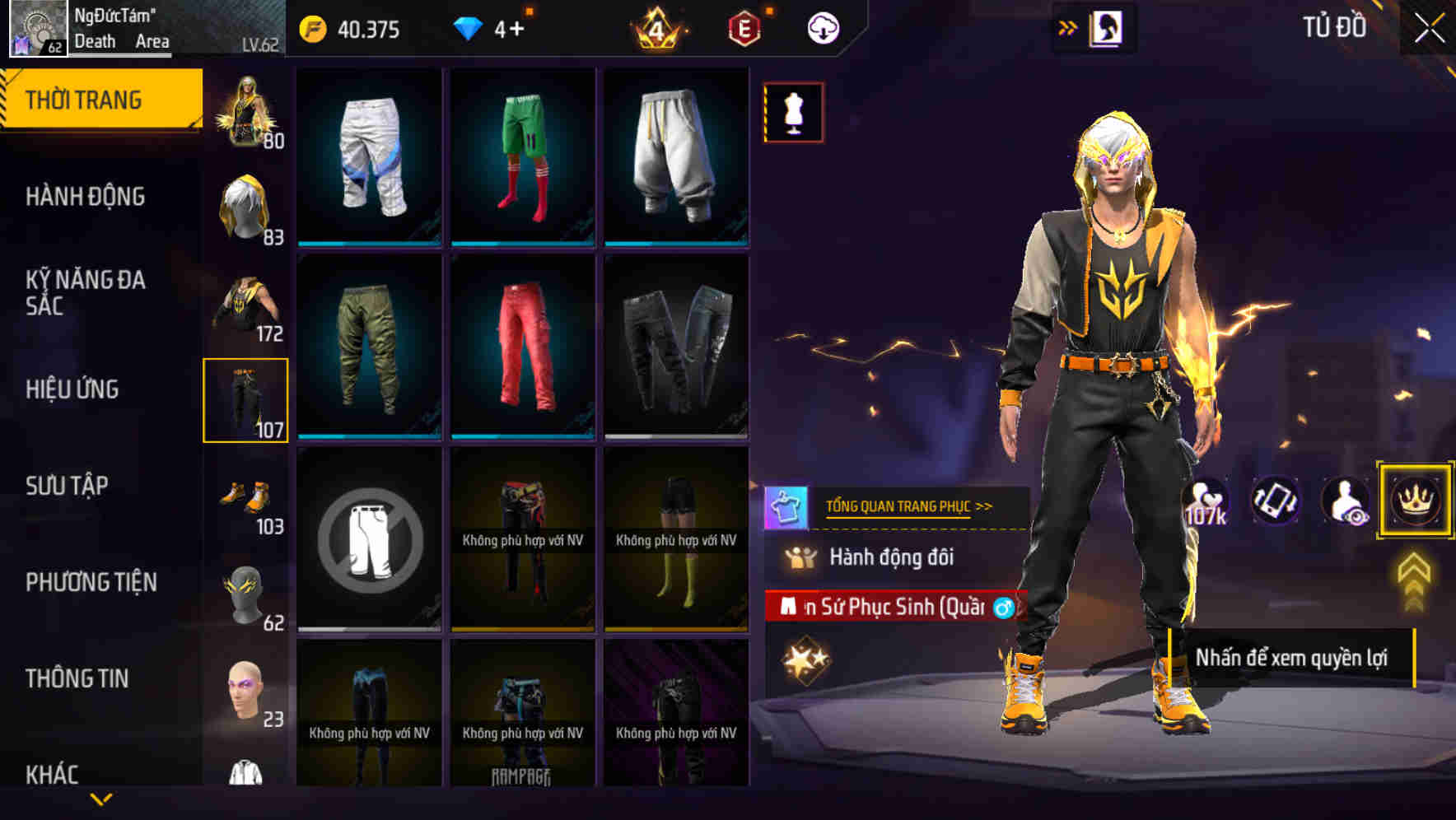The height and width of the screenshot is (820, 1456).
Task: Open the diamond top-up icon
Action: tap(469, 27)
